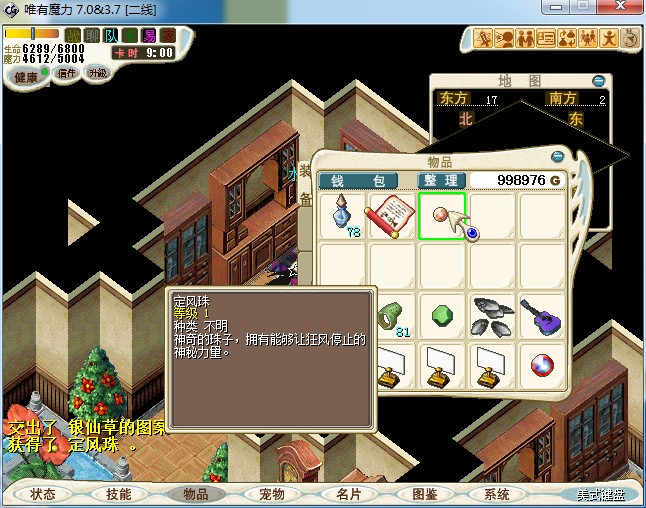Select the purple guitar item
Viewport: 646px width, 508px height.
pos(540,316)
